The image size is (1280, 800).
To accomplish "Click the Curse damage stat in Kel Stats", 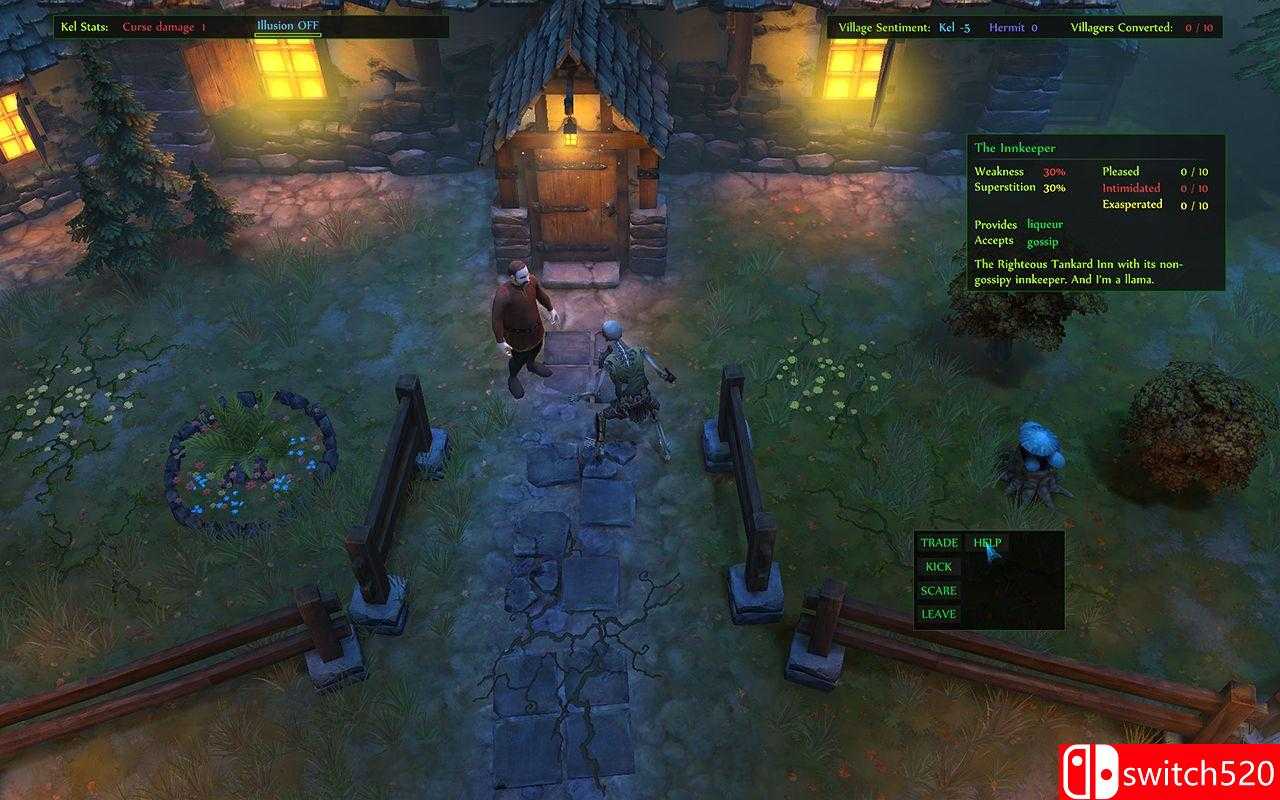I will (160, 25).
